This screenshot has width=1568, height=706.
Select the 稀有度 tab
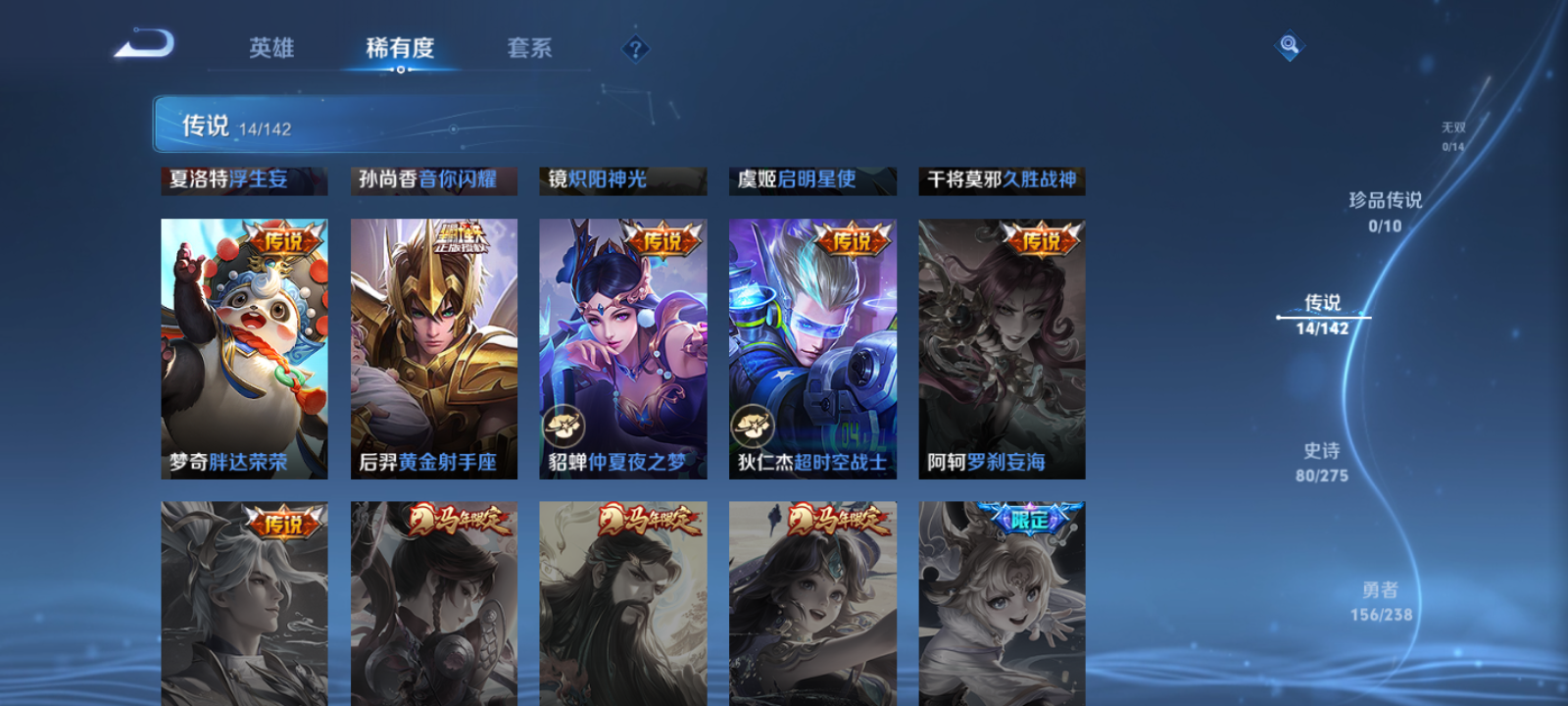(399, 48)
